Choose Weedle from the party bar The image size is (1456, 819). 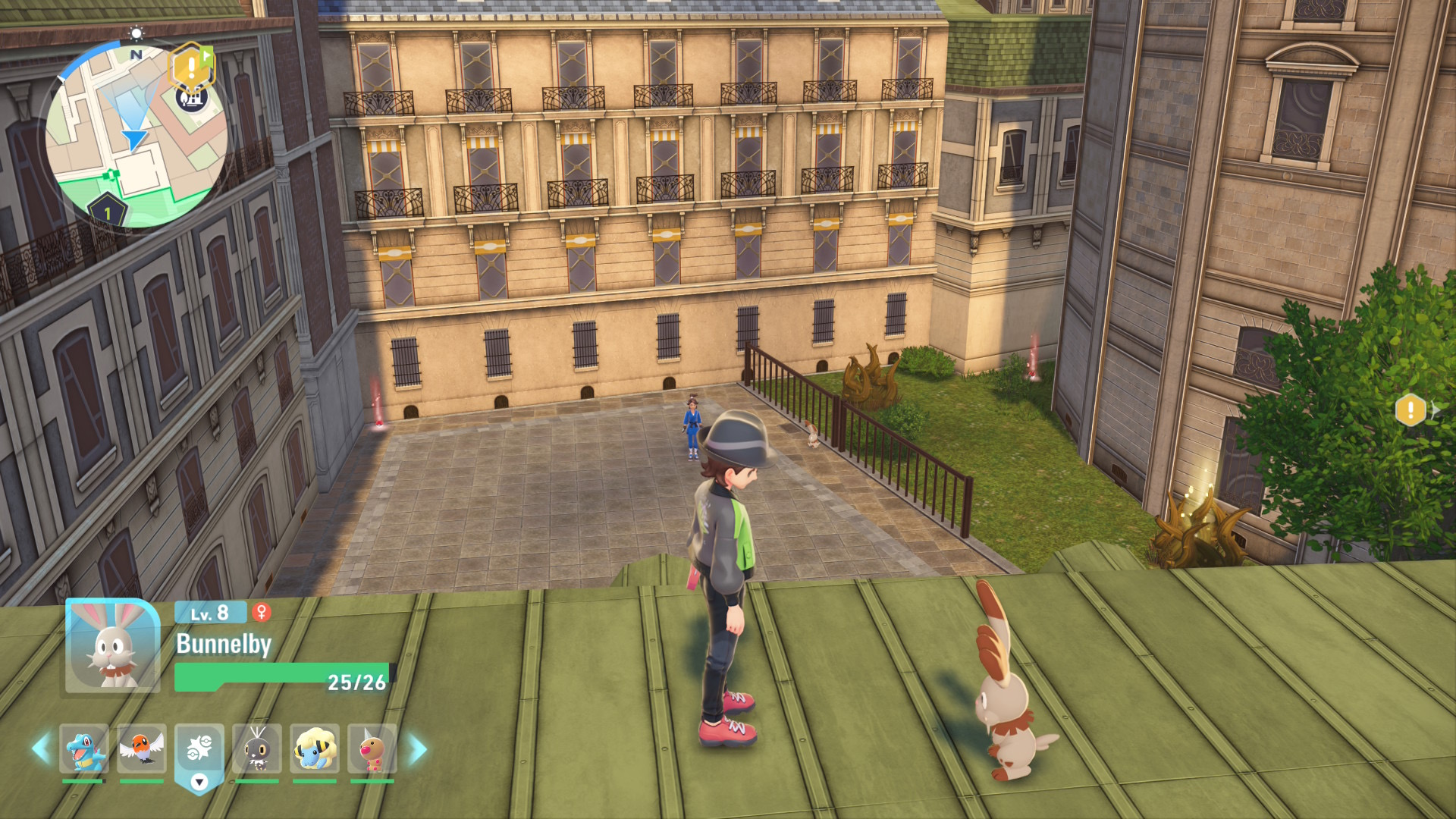pos(372,749)
